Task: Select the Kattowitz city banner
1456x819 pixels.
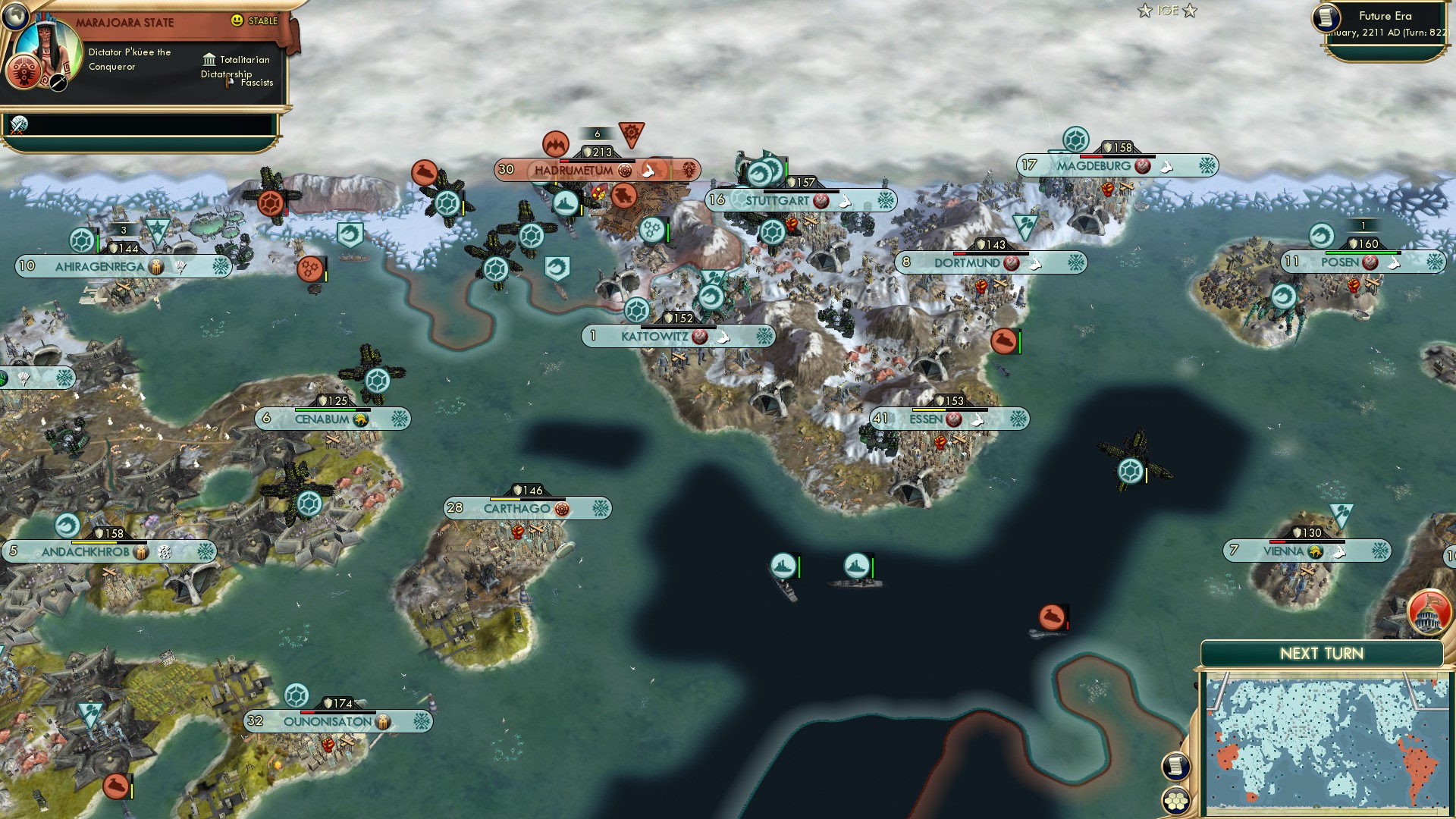Action: 654,336
